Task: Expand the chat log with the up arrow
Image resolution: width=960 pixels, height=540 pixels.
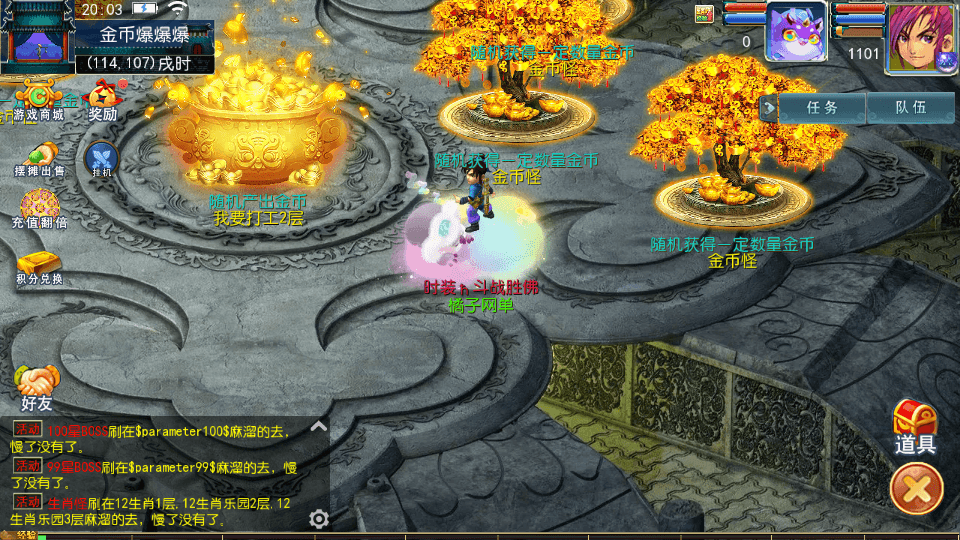Action: coord(319,425)
